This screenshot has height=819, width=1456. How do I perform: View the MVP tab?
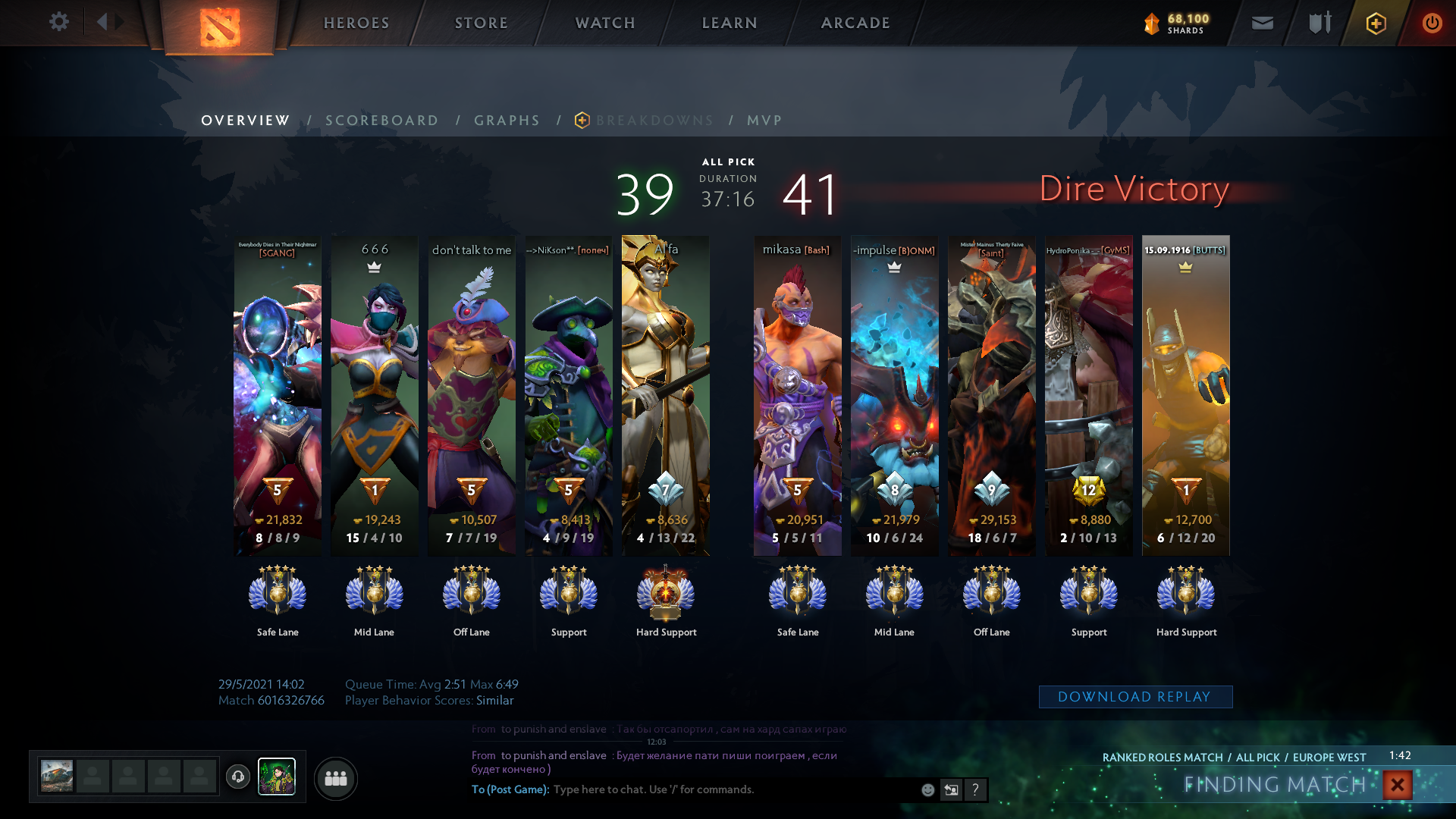[764, 121]
